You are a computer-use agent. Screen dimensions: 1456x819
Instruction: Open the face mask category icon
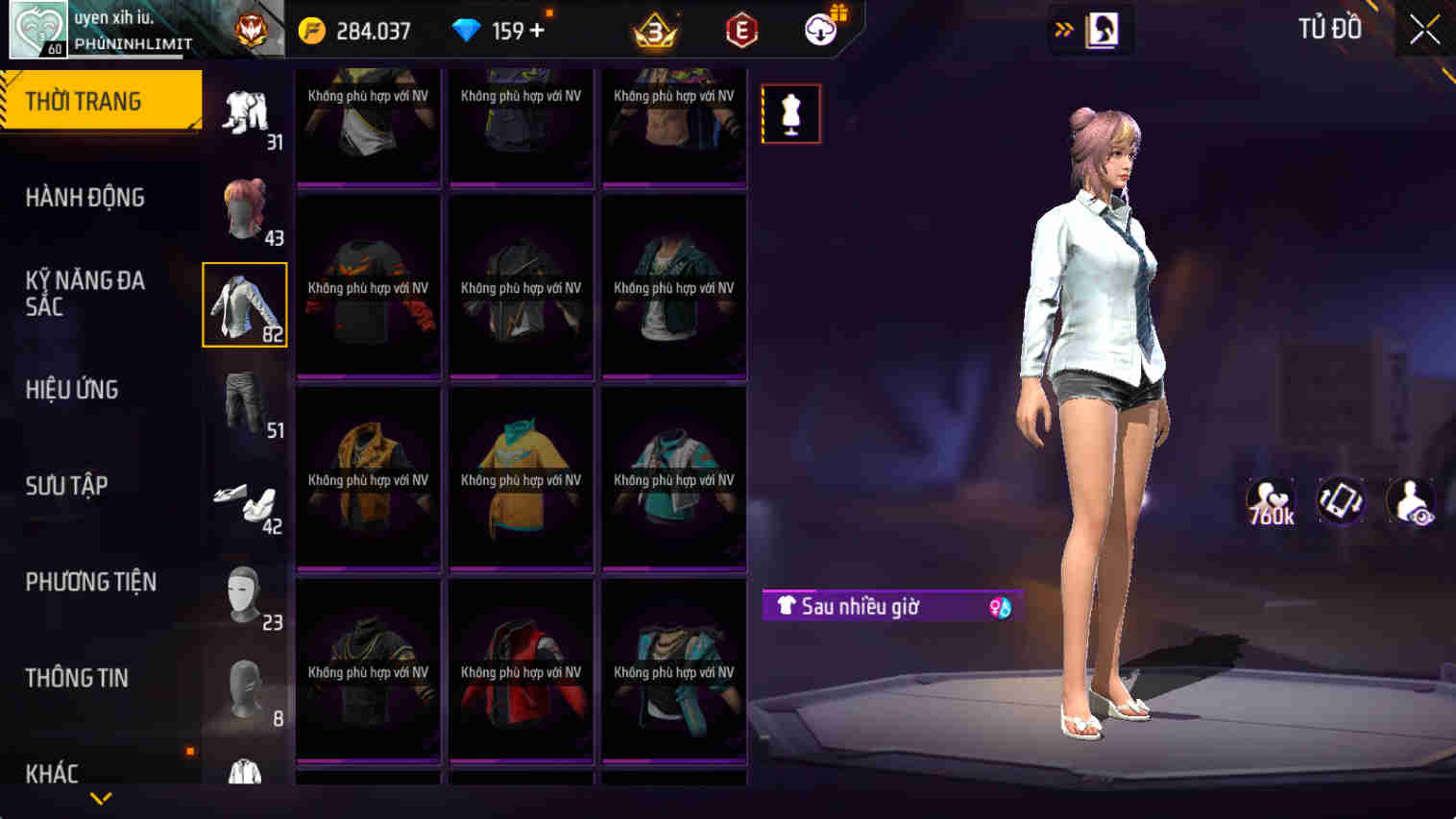pyautogui.click(x=245, y=592)
